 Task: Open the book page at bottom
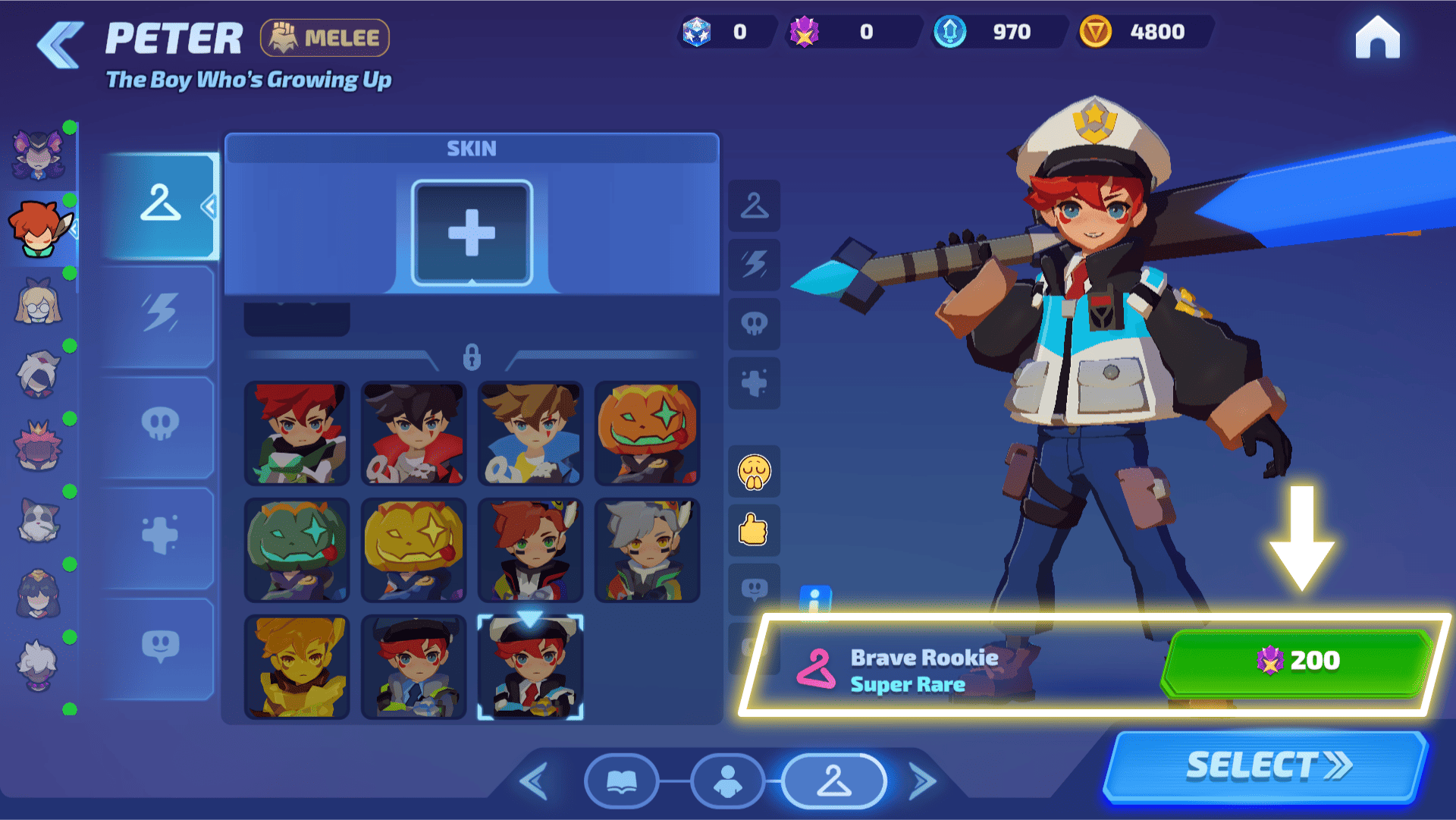[622, 781]
